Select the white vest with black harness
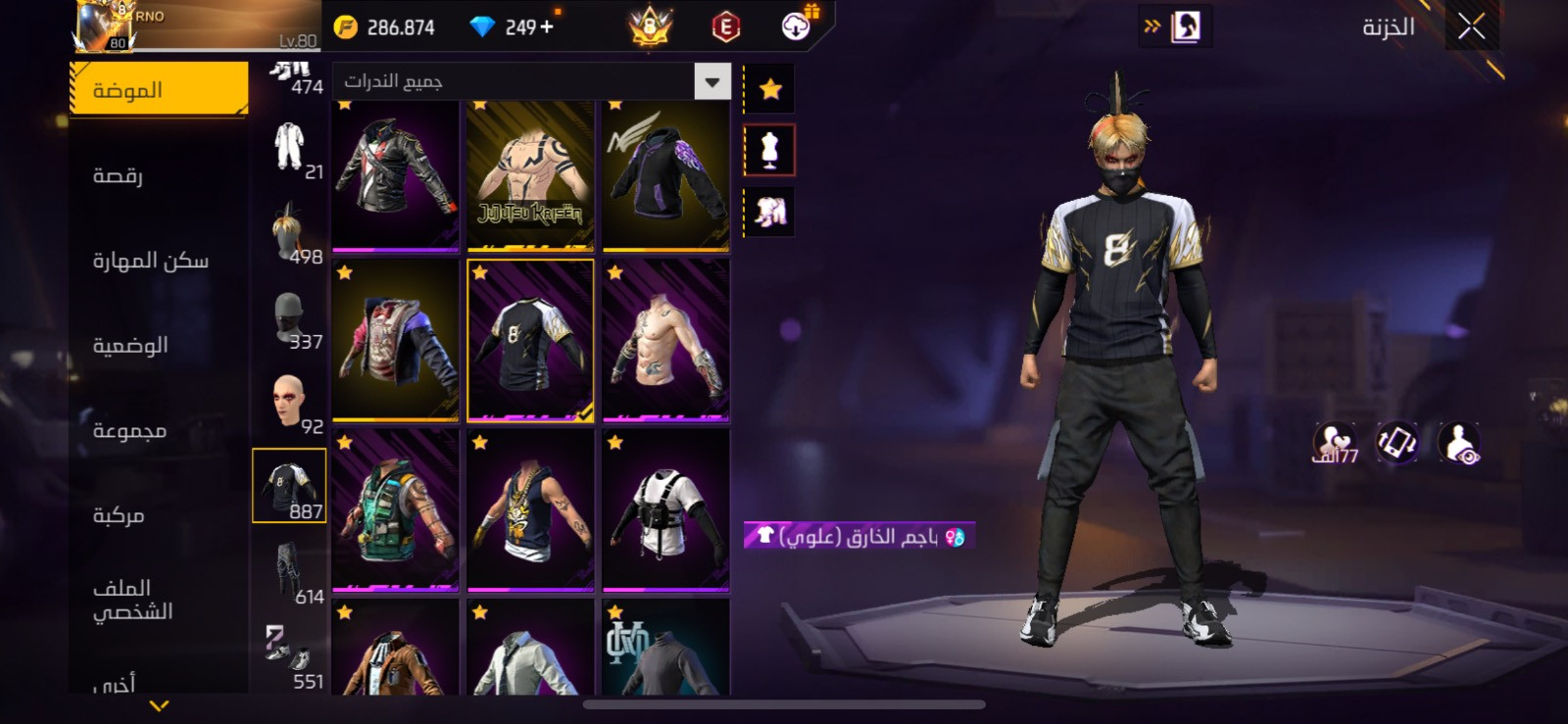 [665, 510]
